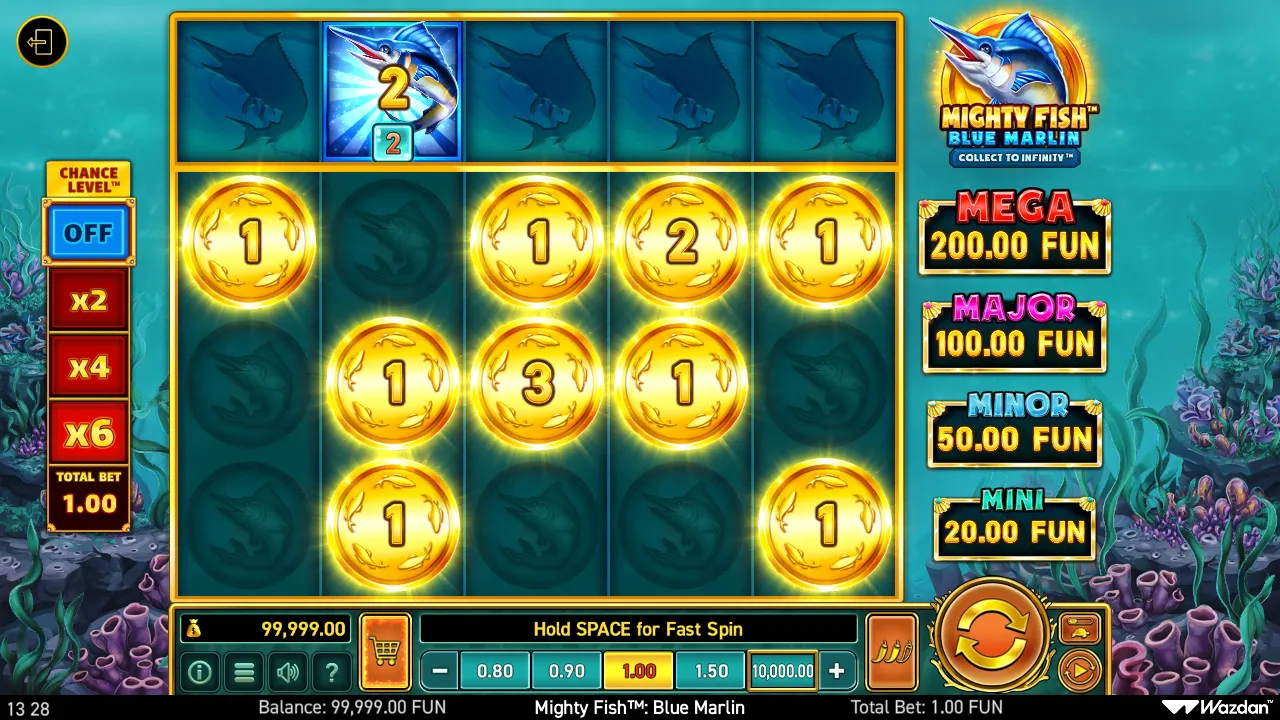
Task: Toggle the turtle slow-spin setting
Action: pyautogui.click(x=1082, y=628)
